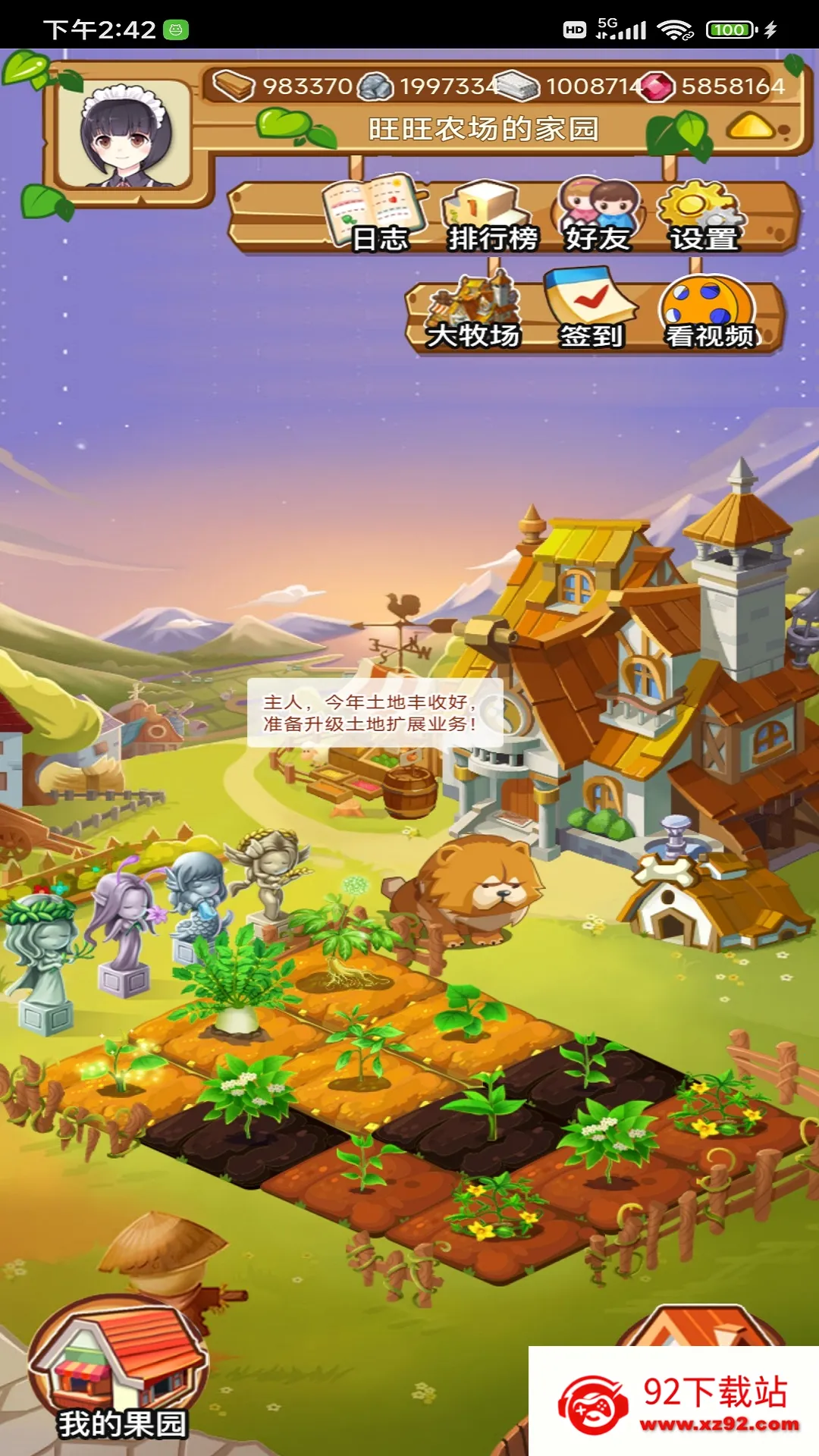819x1456 pixels.
Task: Go to the 大牧场 ranch
Action: point(473,313)
